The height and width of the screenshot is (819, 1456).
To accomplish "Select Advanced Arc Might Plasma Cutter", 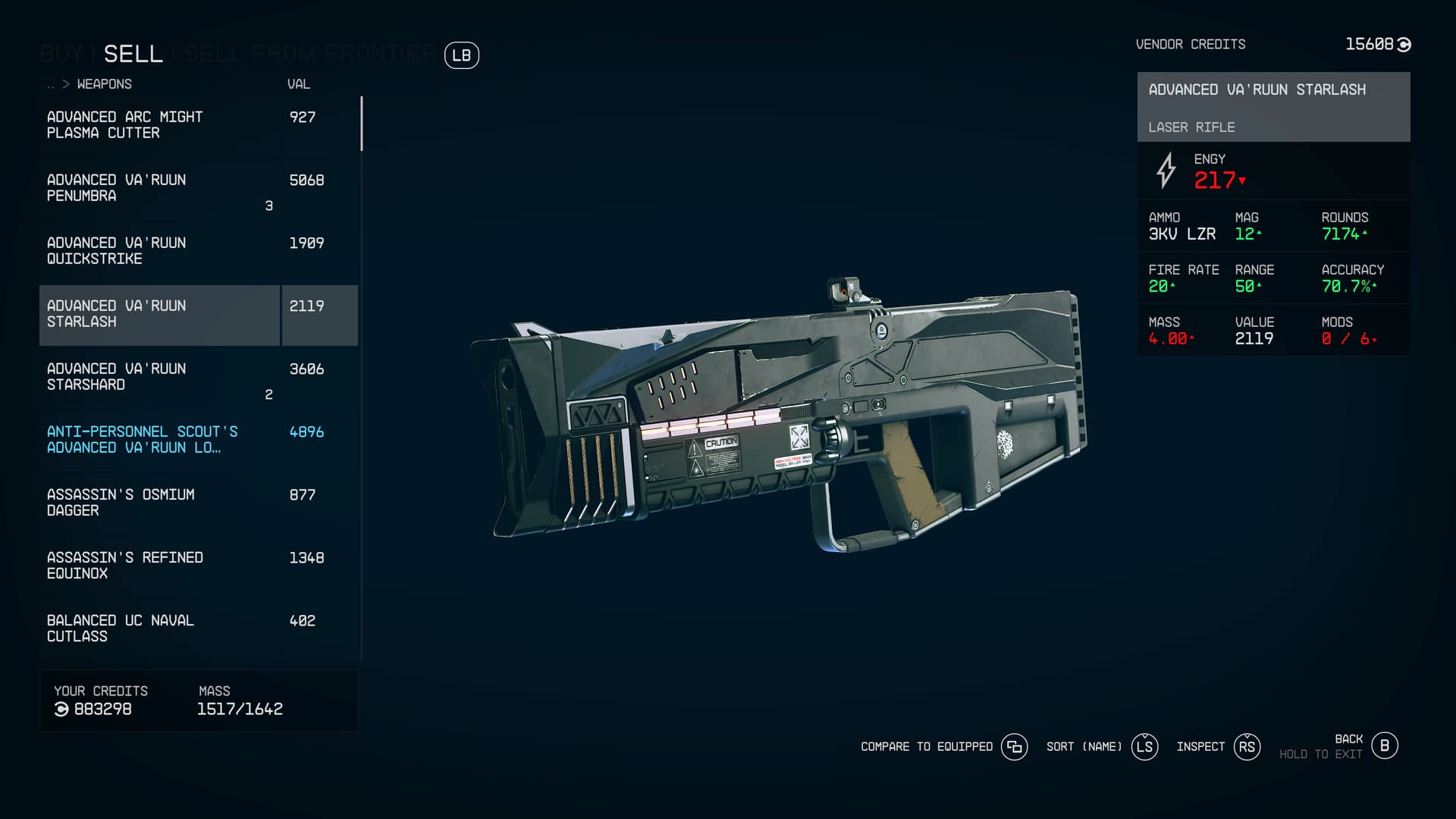I will coord(159,125).
